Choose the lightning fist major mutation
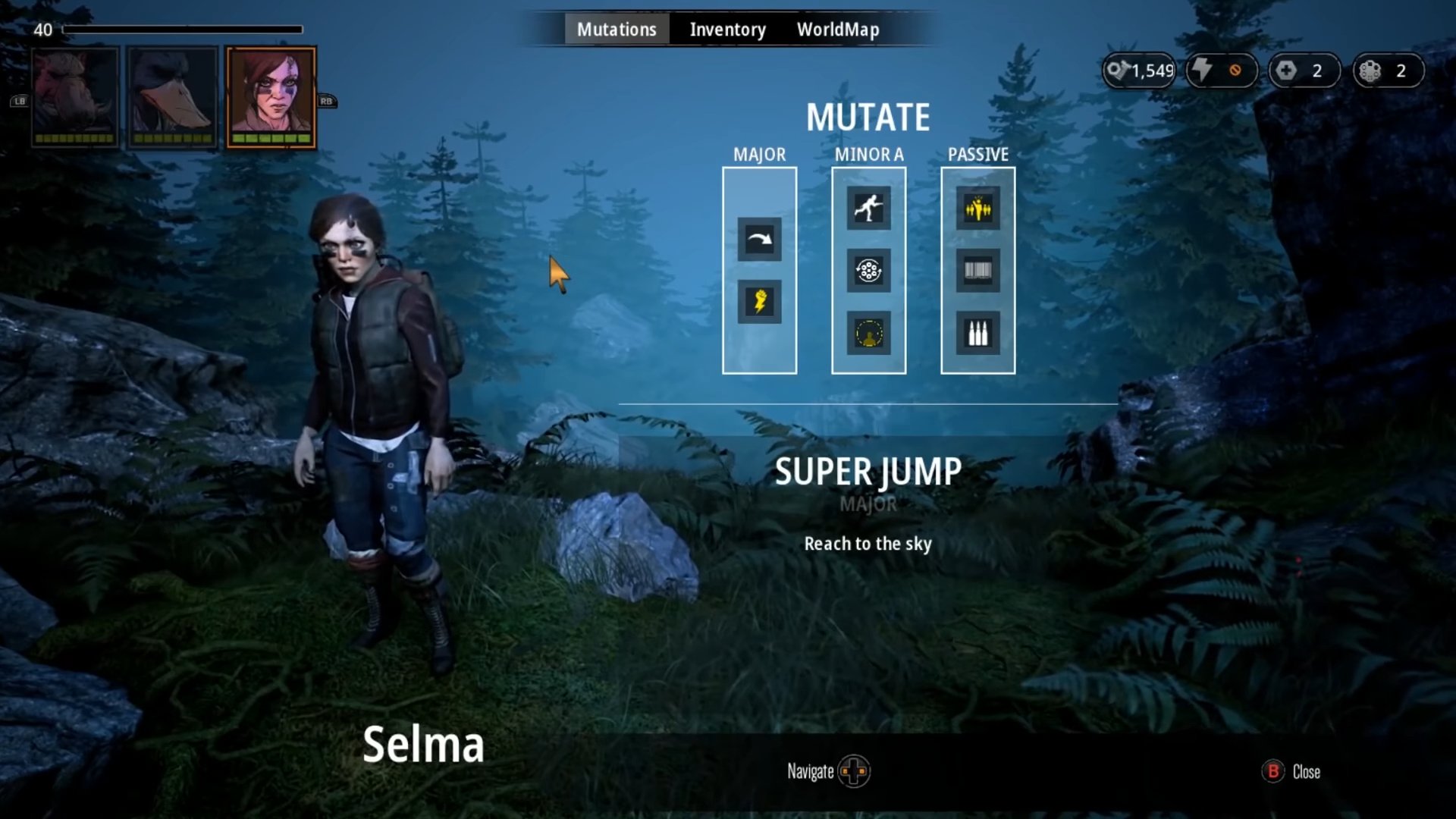 (759, 302)
